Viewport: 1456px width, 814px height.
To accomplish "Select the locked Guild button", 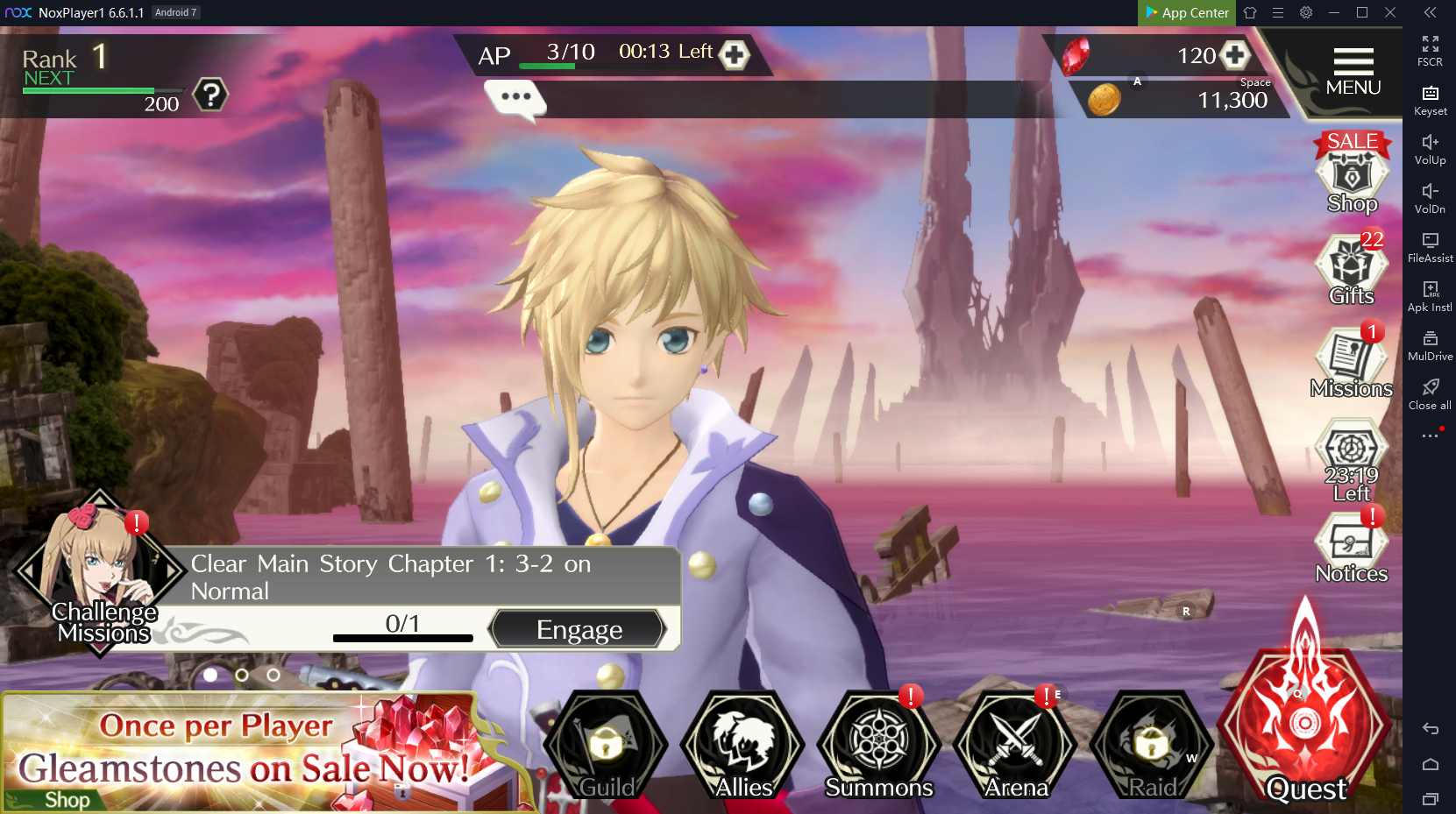I will click(607, 747).
